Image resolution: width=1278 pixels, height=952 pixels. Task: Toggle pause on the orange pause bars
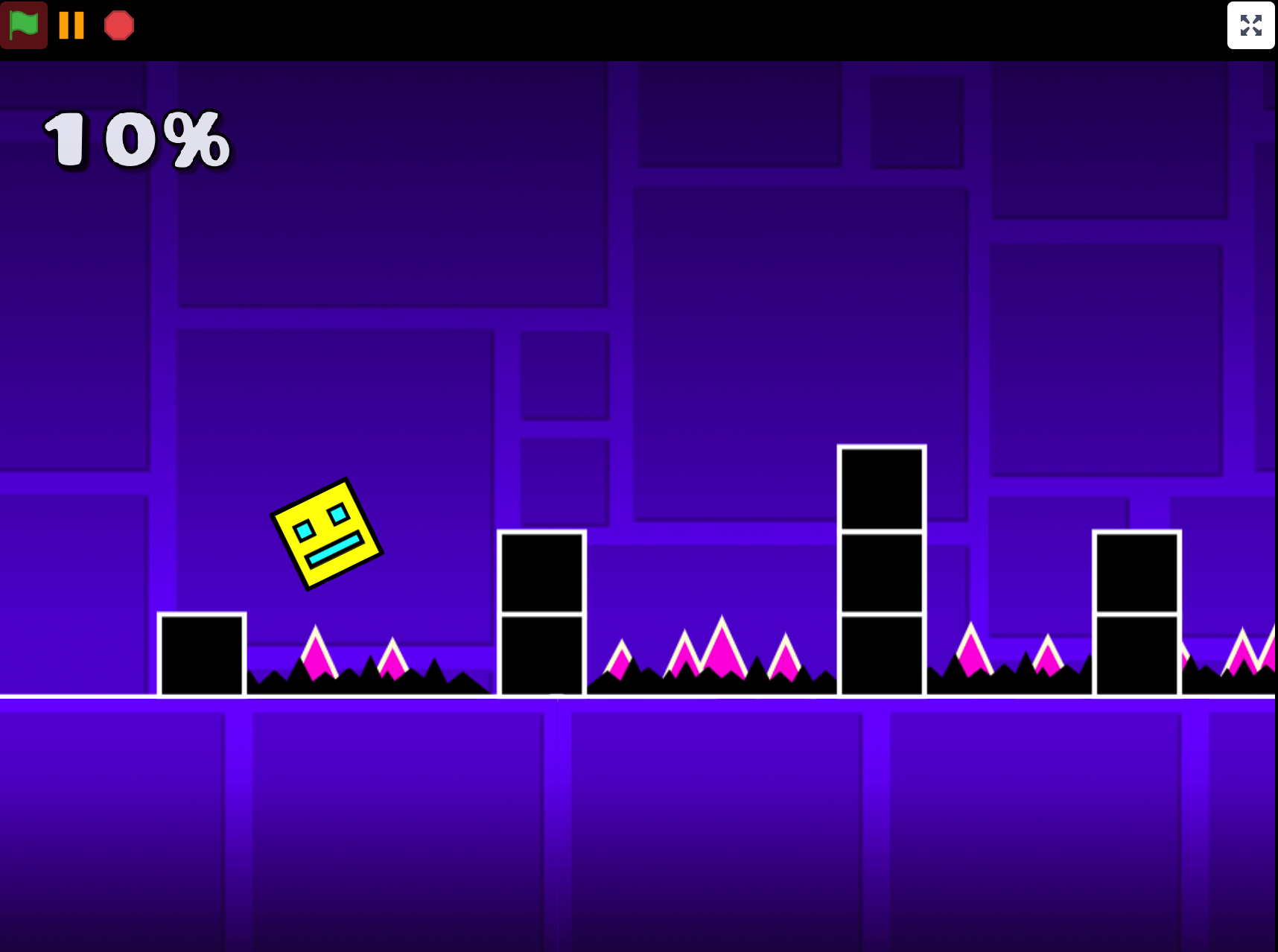pos(71,25)
